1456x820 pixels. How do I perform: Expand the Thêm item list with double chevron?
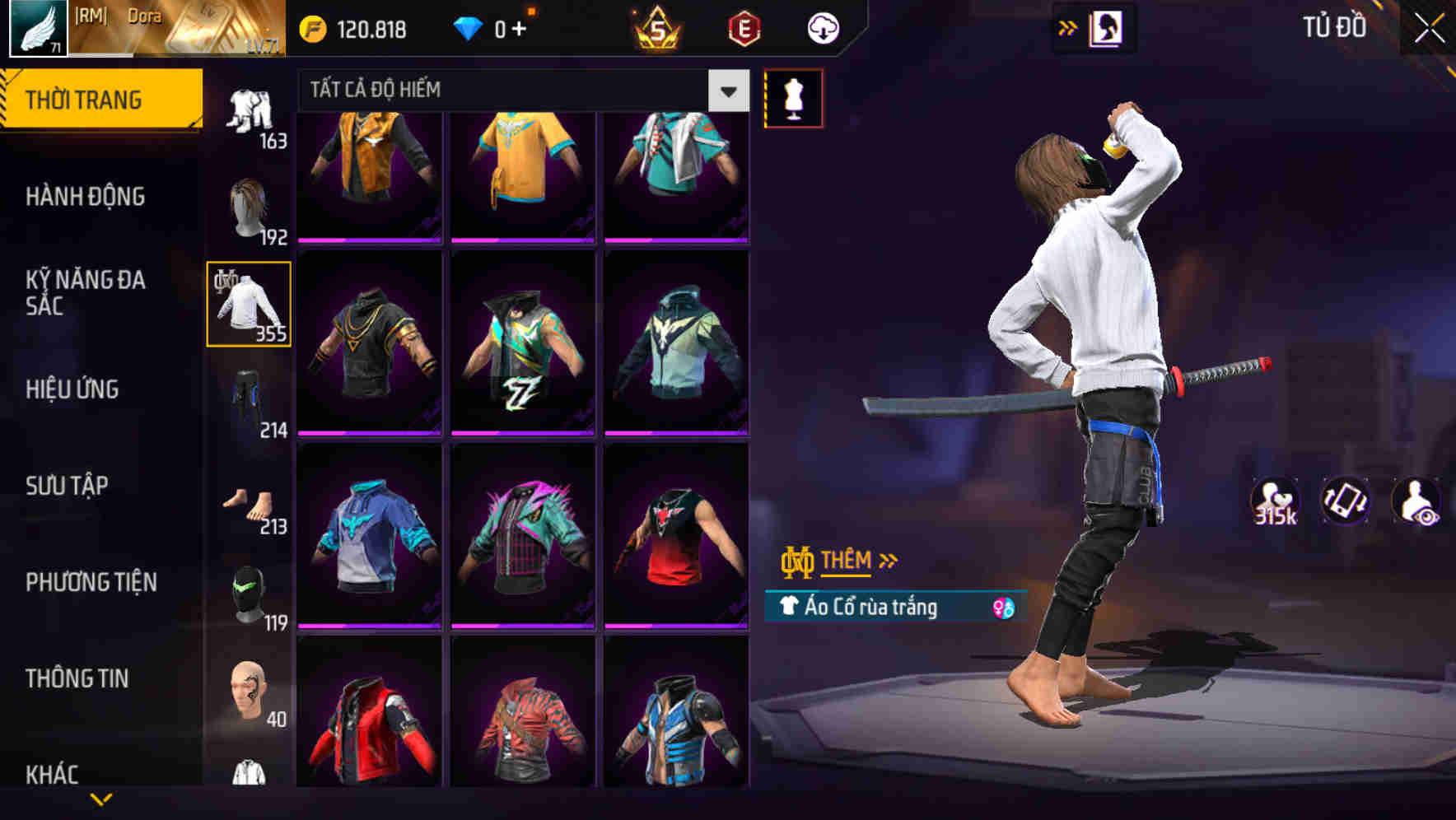click(889, 560)
